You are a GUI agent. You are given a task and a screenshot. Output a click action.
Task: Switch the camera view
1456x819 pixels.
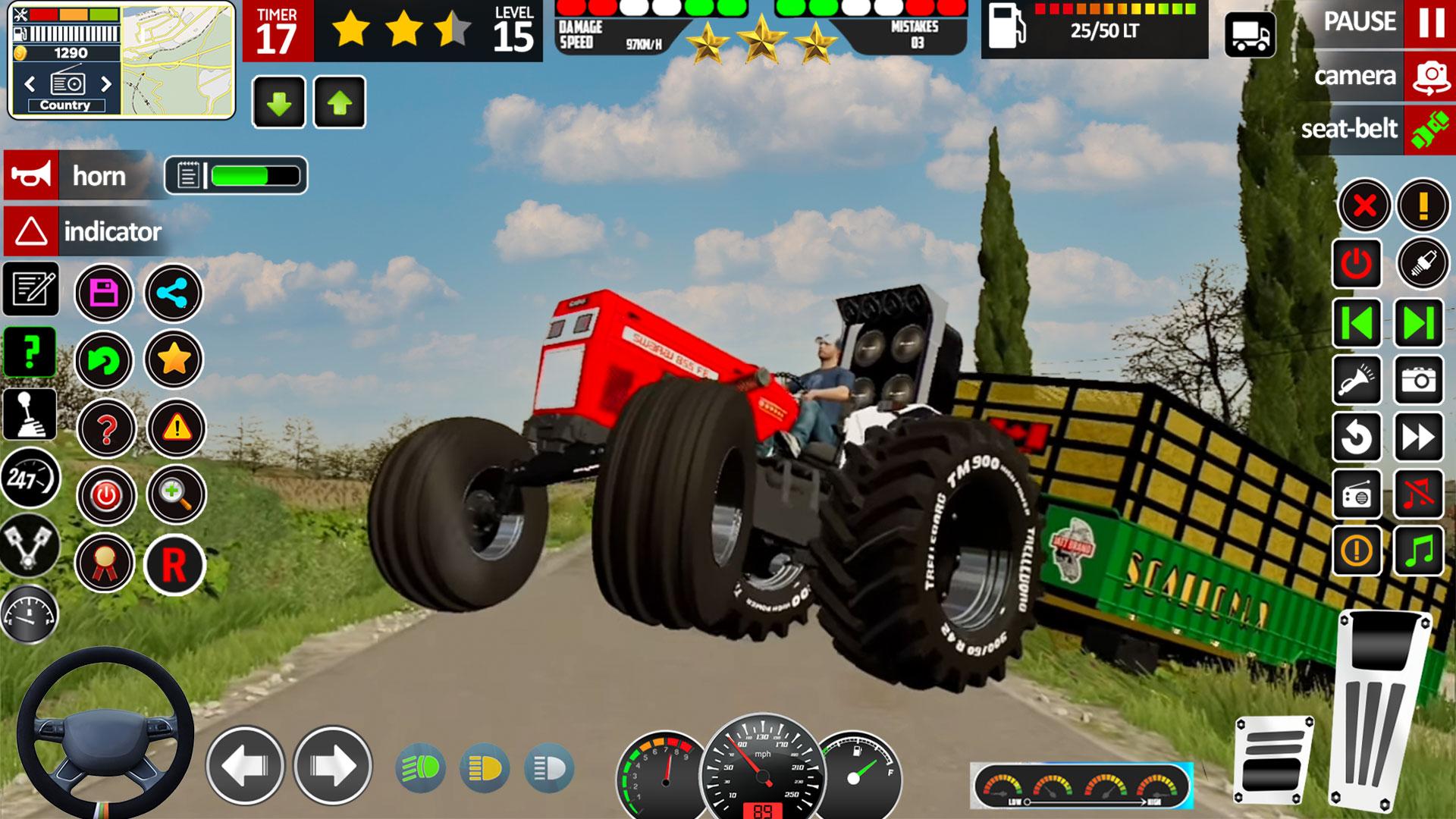click(x=1430, y=76)
